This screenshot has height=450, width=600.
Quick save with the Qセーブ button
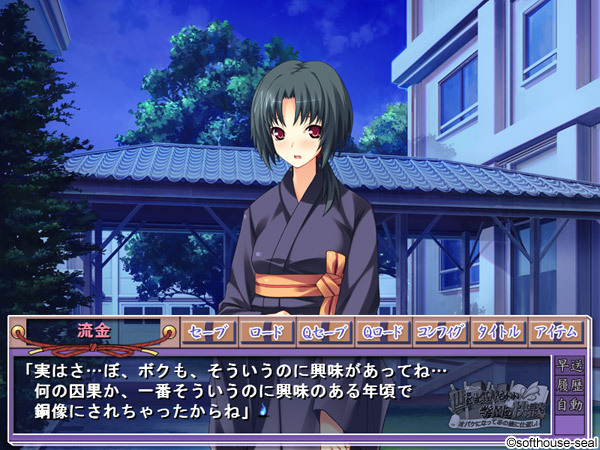click(324, 332)
